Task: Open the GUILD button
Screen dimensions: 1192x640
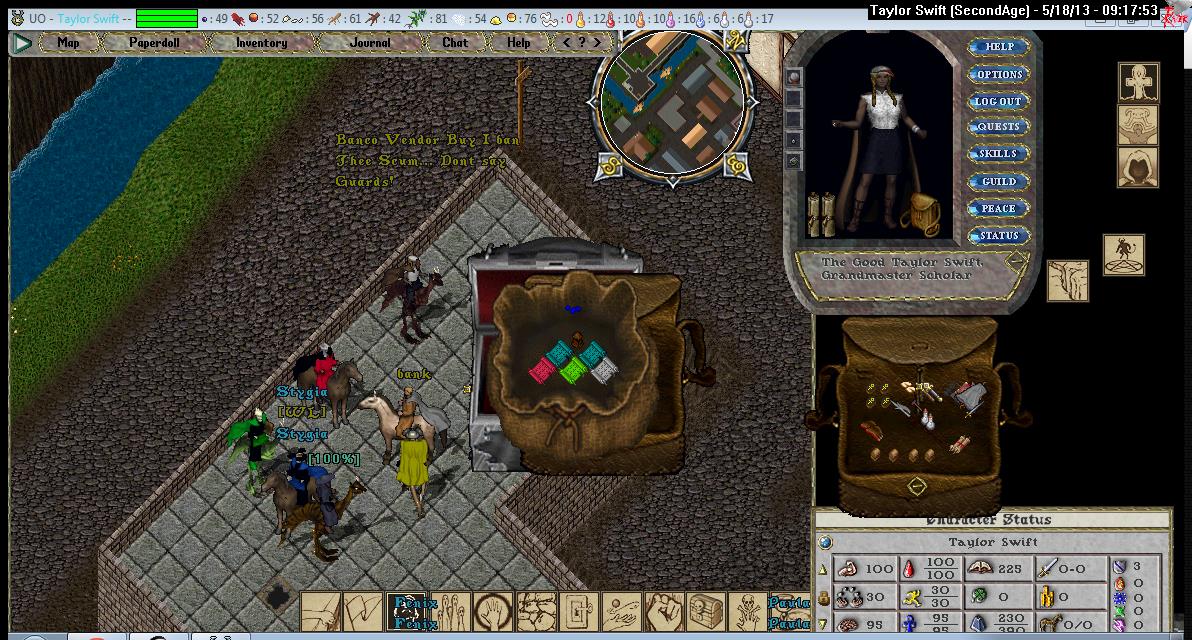Action: 998,182
